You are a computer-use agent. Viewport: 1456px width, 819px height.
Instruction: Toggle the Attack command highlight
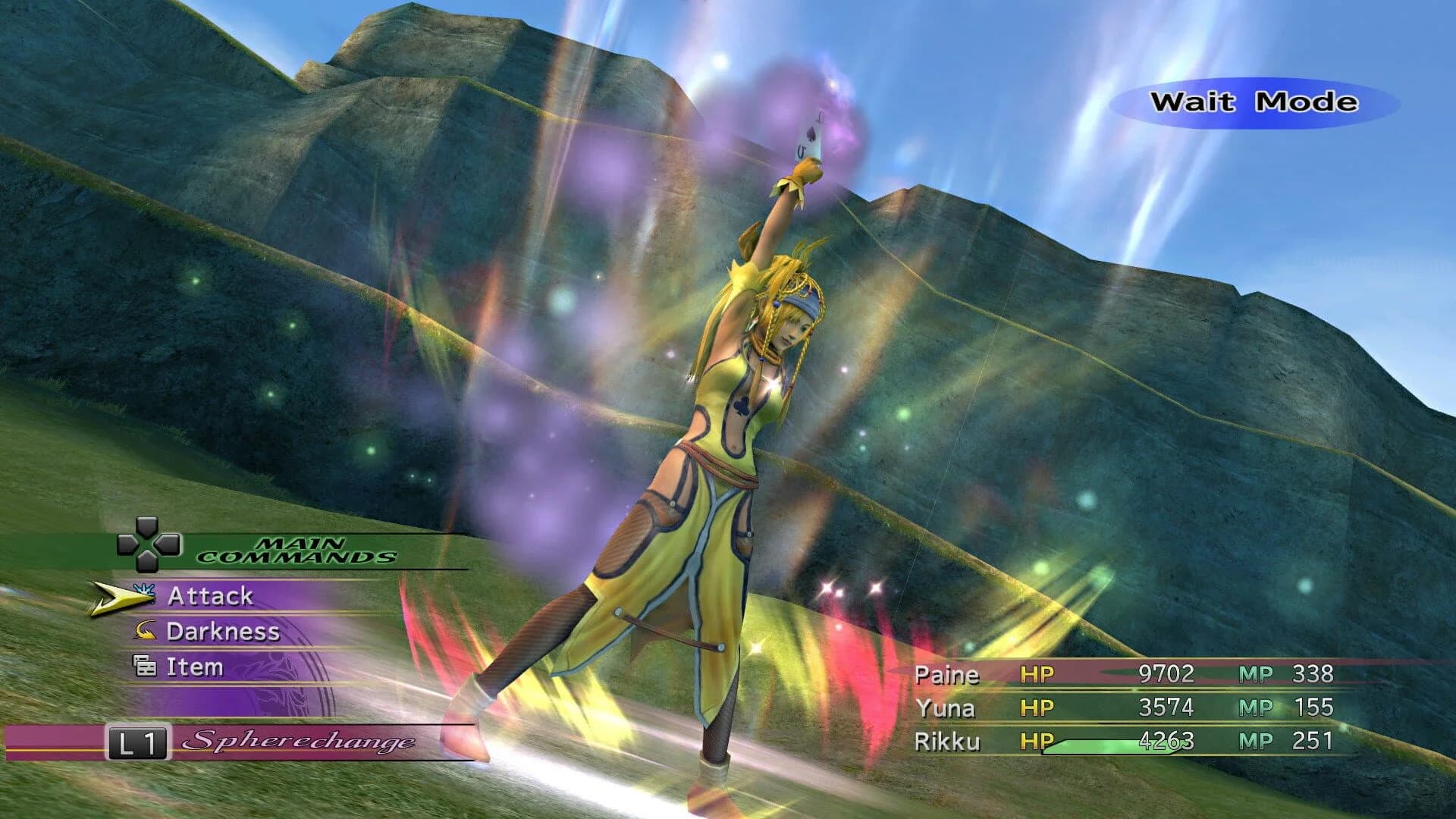coord(212,597)
